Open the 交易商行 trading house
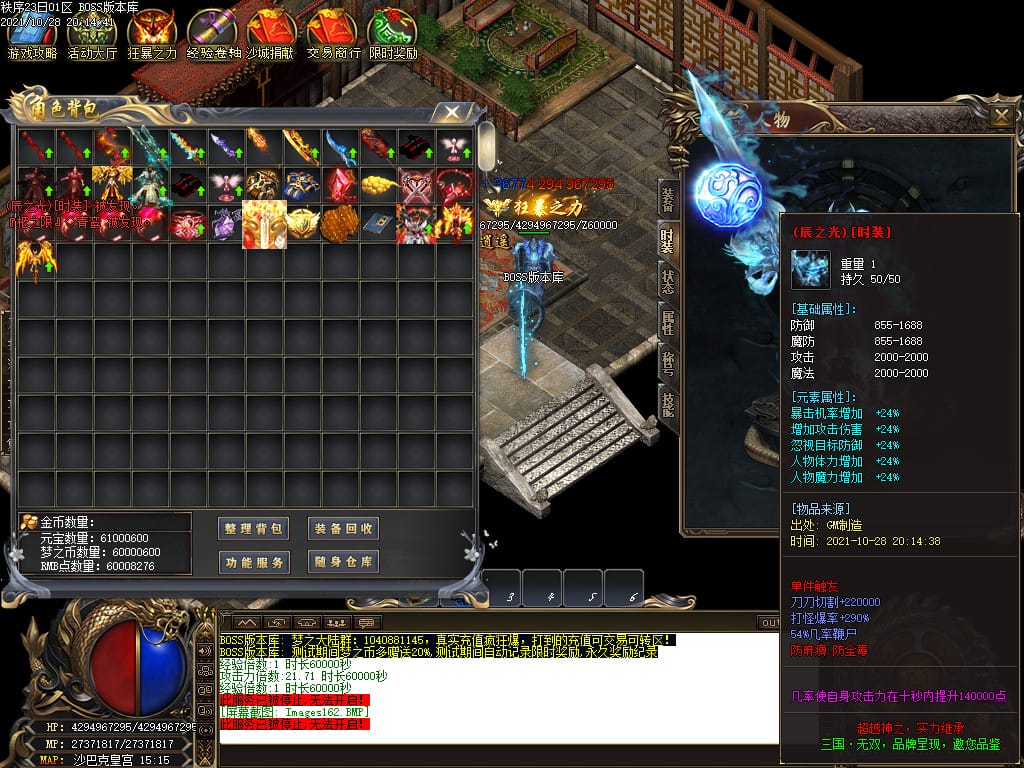 pyautogui.click(x=333, y=35)
